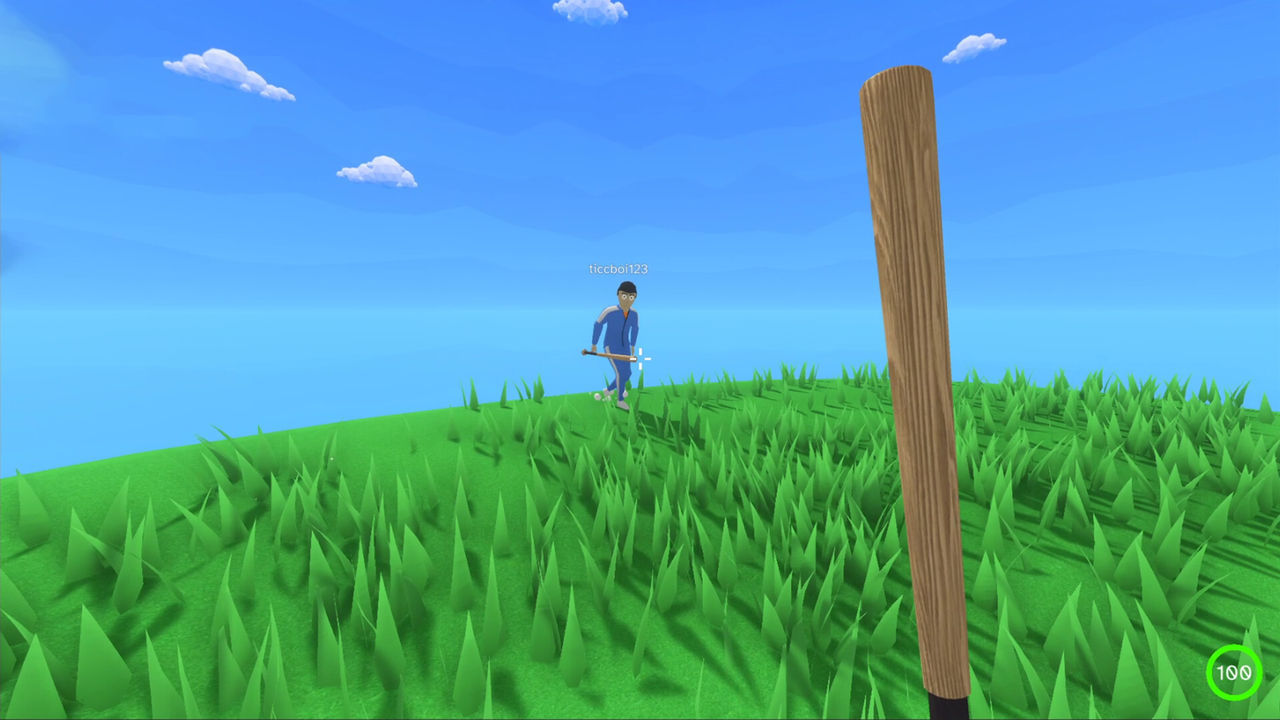Image resolution: width=1280 pixels, height=720 pixels.
Task: Click ticcboi123's name tag
Action: coord(617,269)
